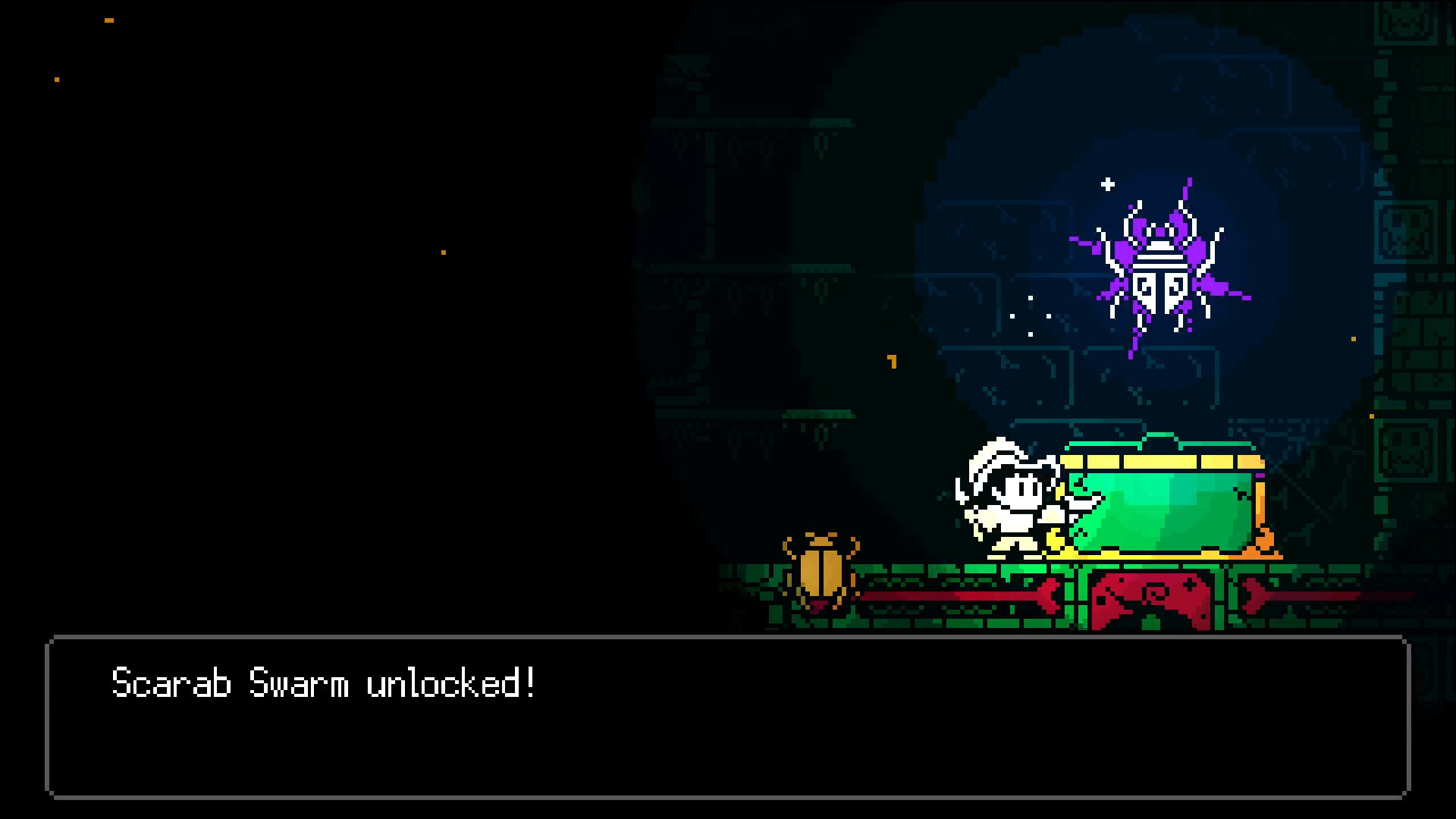Click the chest's yellow lid trim
Image resolution: width=1456 pixels, height=819 pixels.
click(x=1160, y=463)
